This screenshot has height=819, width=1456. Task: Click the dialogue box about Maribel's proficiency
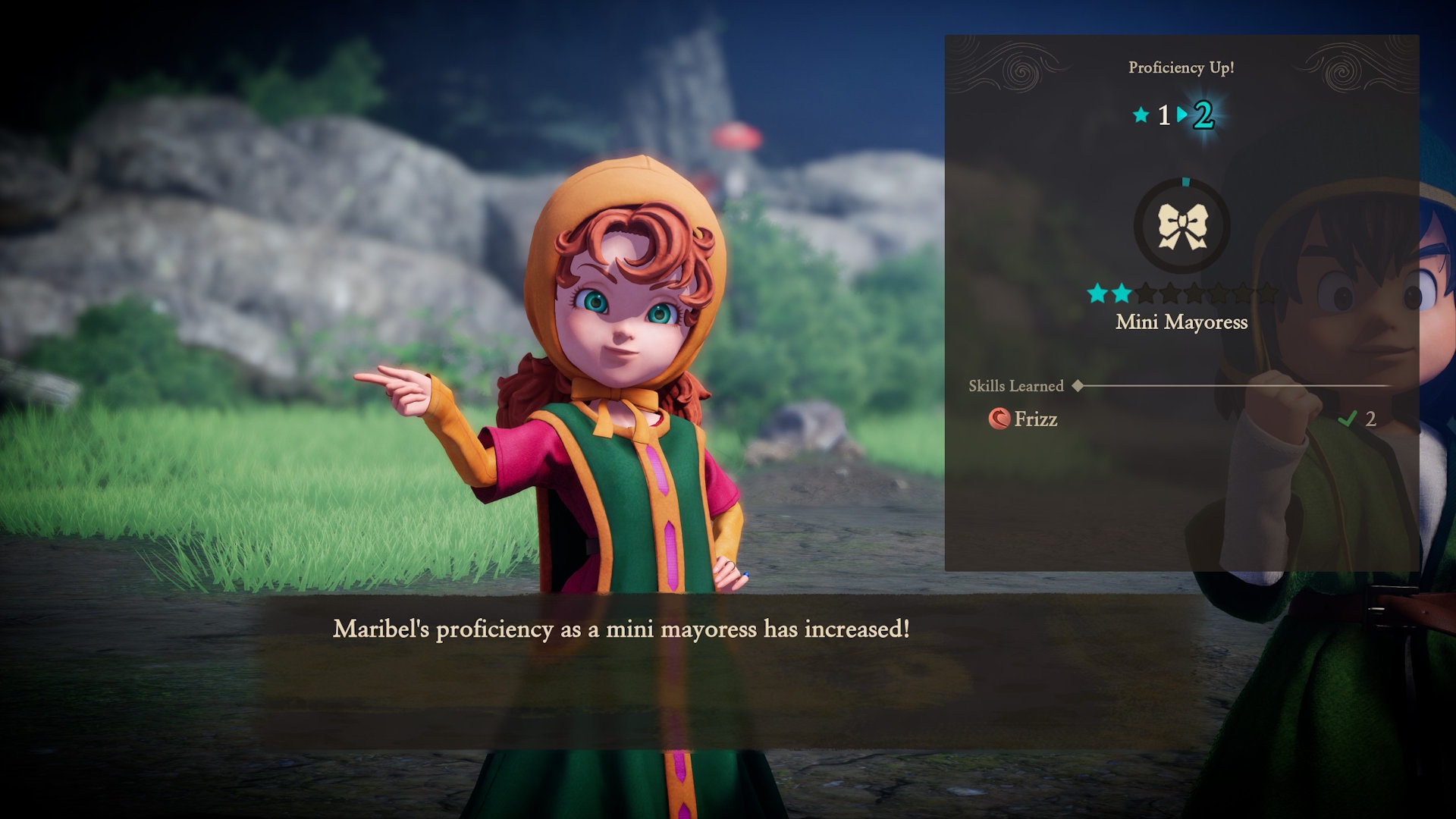coord(622,628)
